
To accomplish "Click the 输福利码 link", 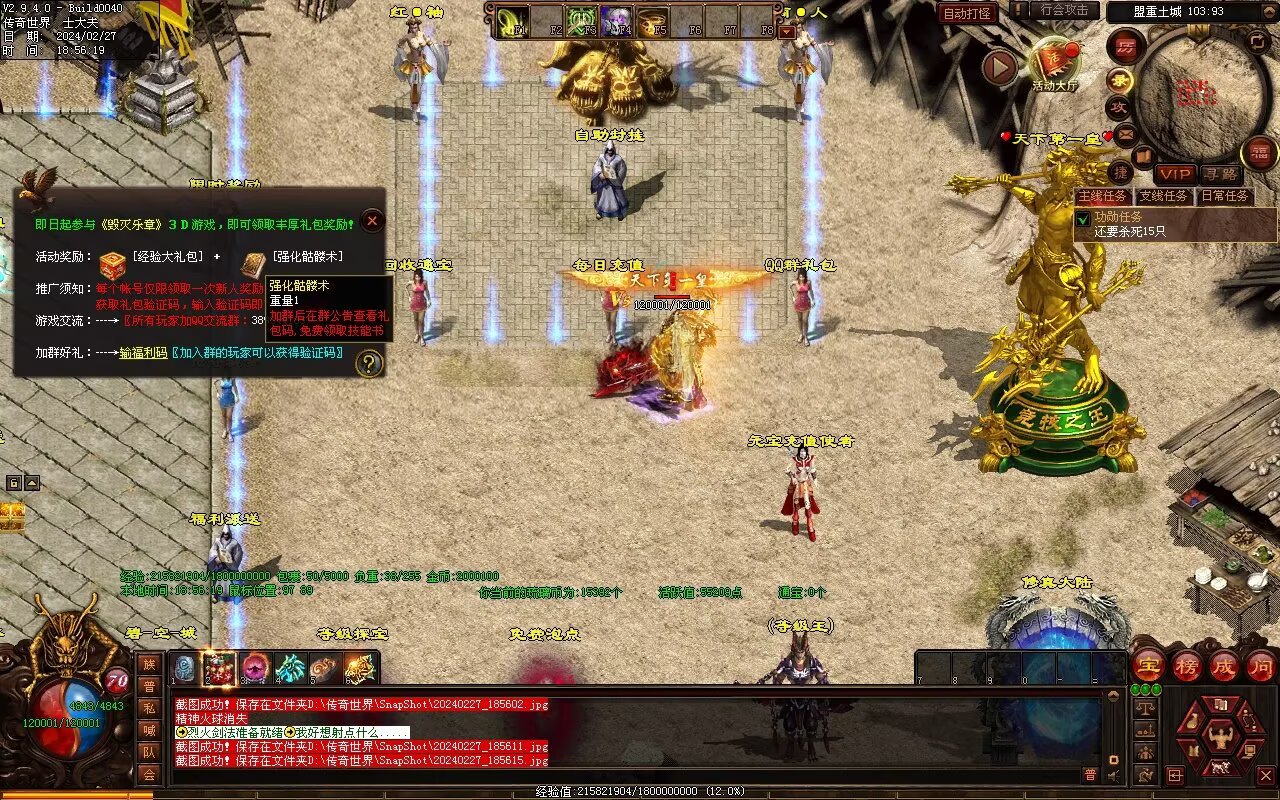I will pos(143,353).
